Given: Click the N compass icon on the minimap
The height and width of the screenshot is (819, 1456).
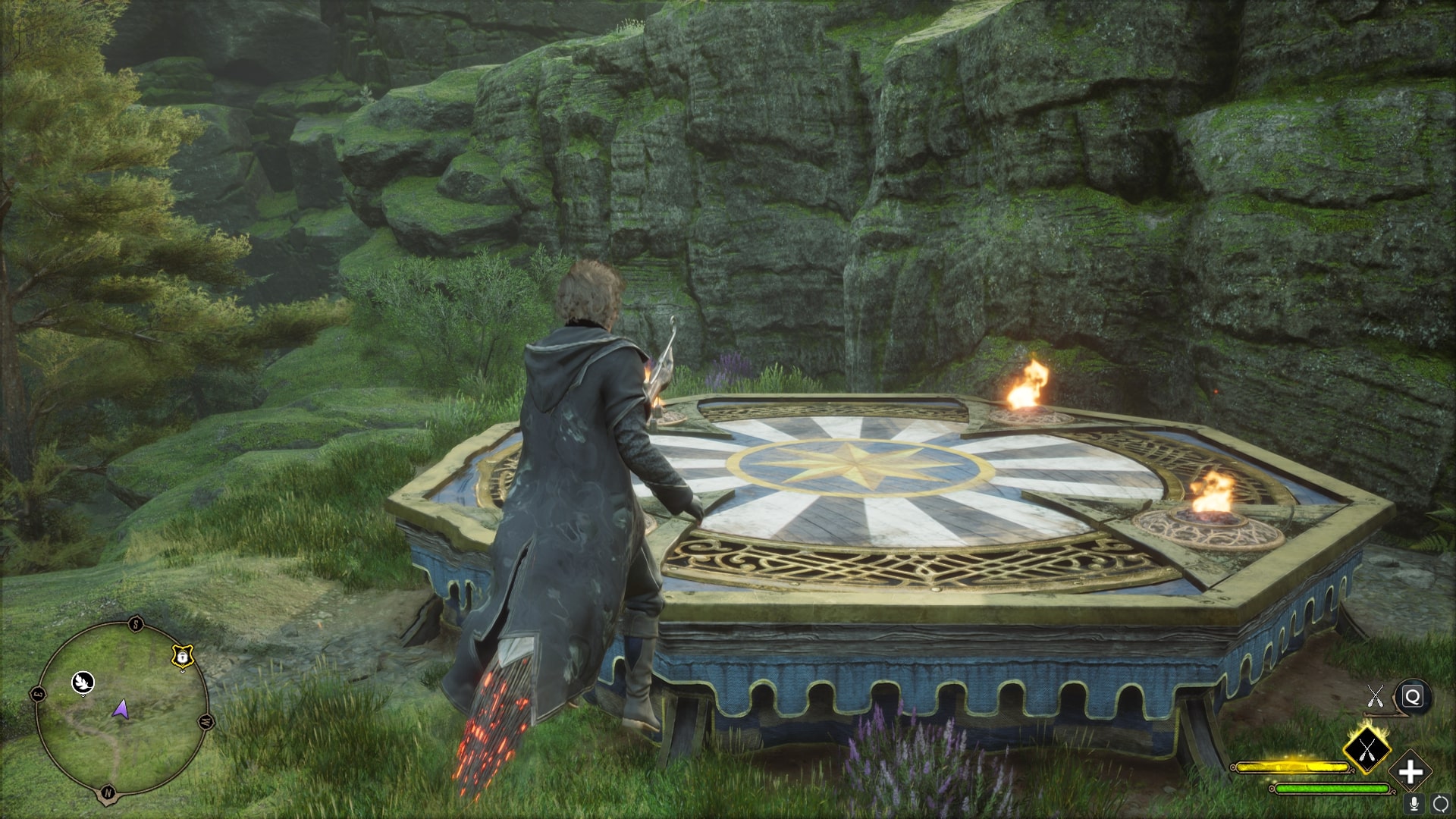Looking at the screenshot, I should [x=107, y=792].
